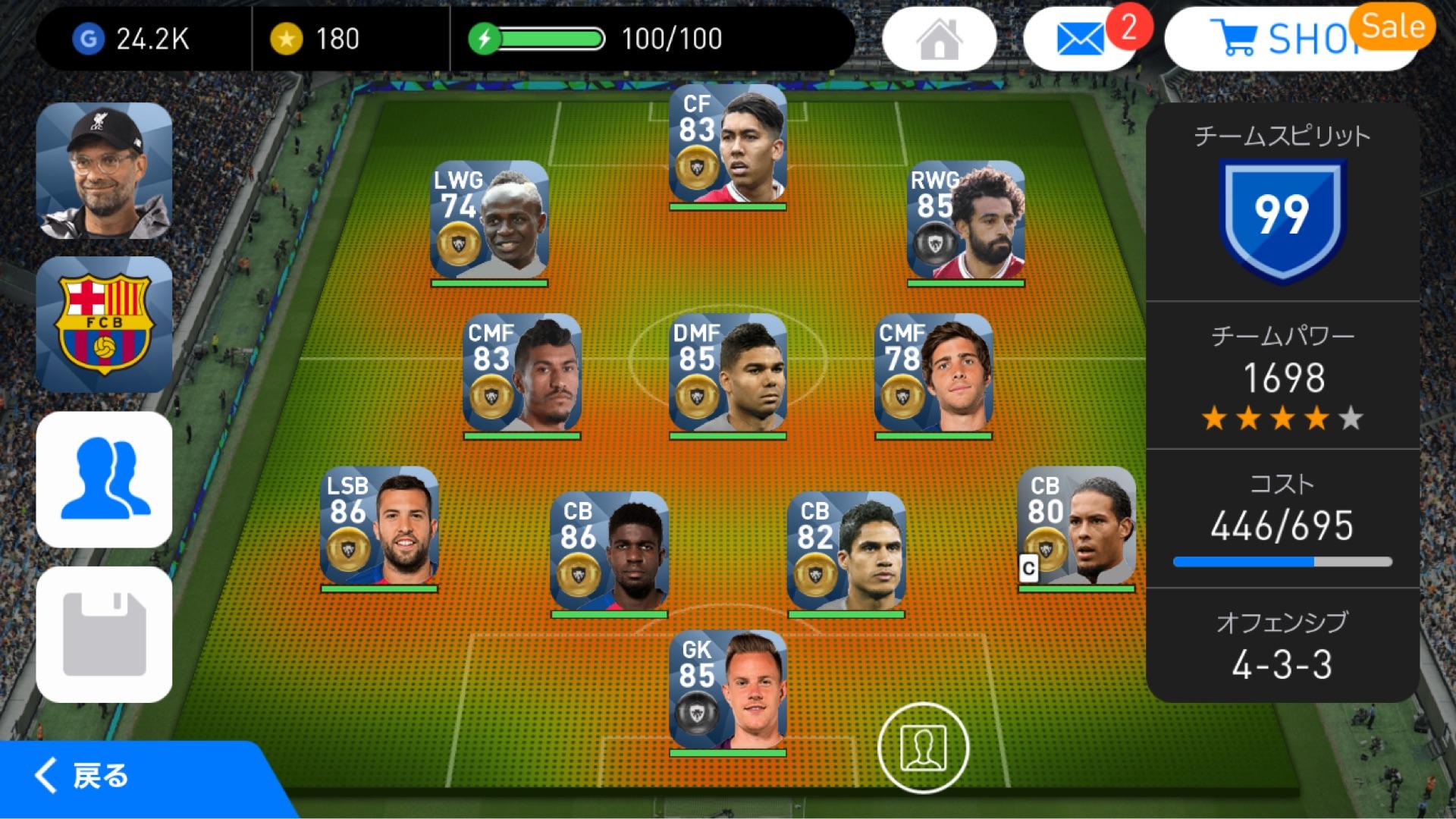The image size is (1456, 819).
Task: Select the LWG player card rated 74
Action: click(x=489, y=221)
